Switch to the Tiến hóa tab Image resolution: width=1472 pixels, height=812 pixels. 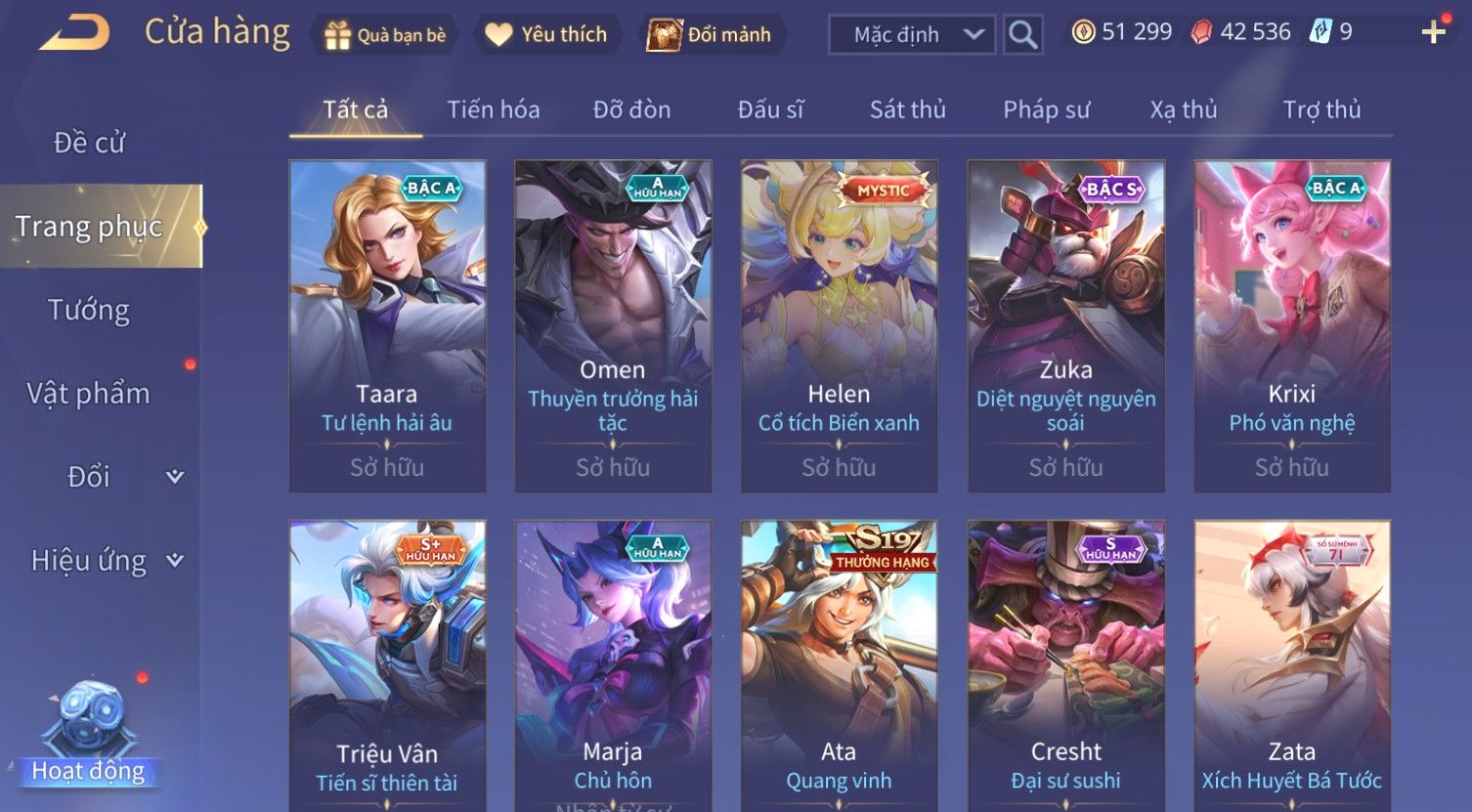coord(494,109)
